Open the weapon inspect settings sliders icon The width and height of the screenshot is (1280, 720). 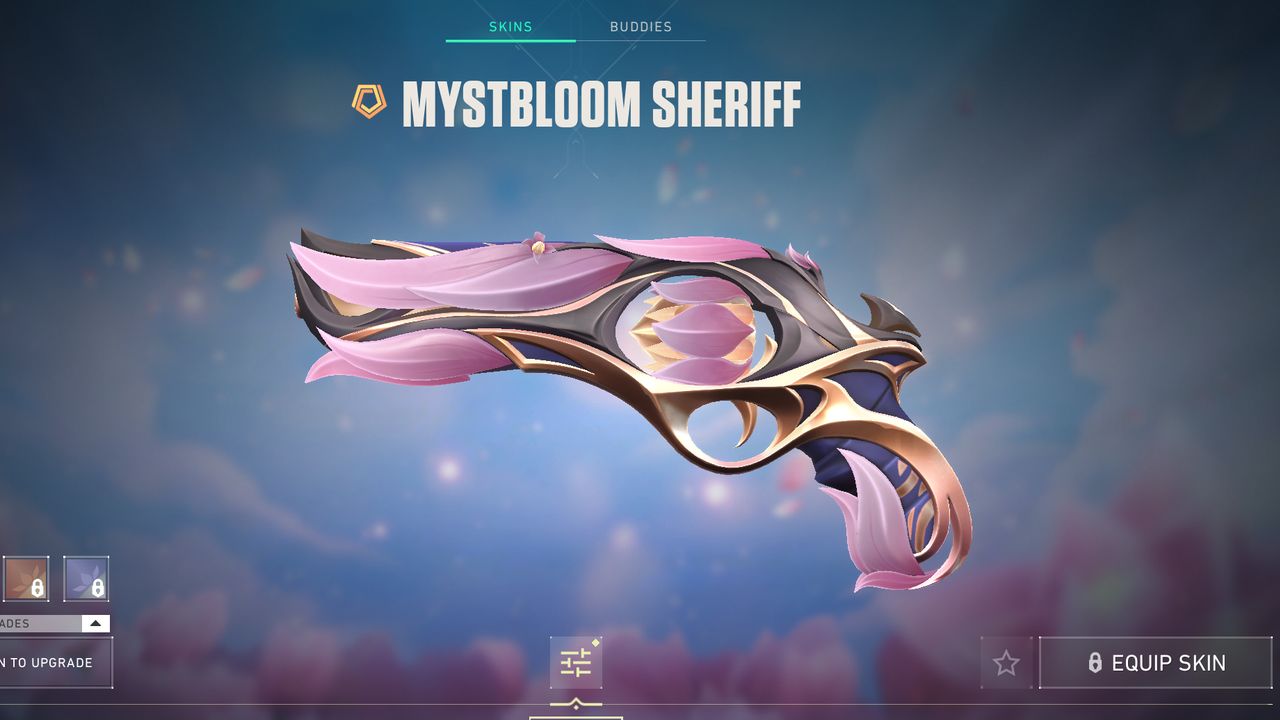[x=575, y=662]
